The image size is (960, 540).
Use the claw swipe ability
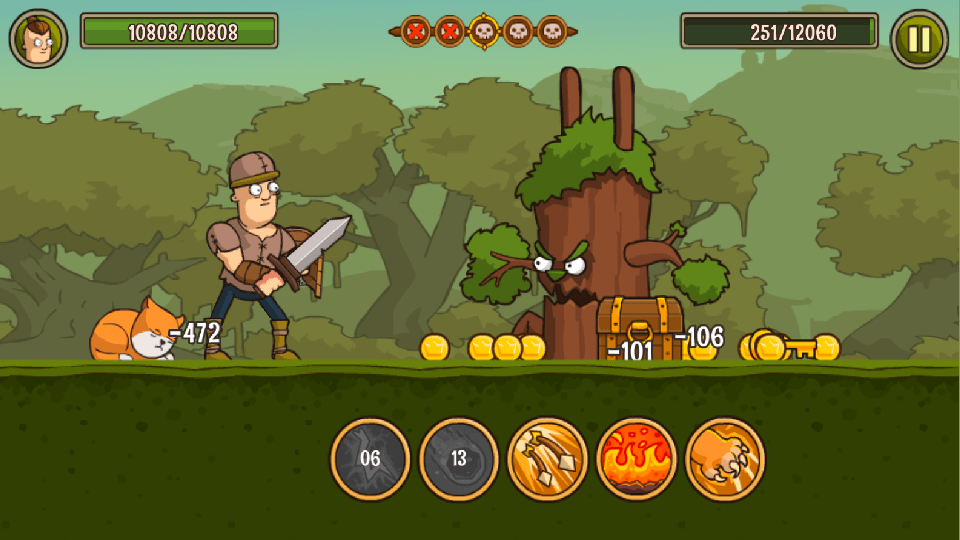pyautogui.click(x=725, y=459)
